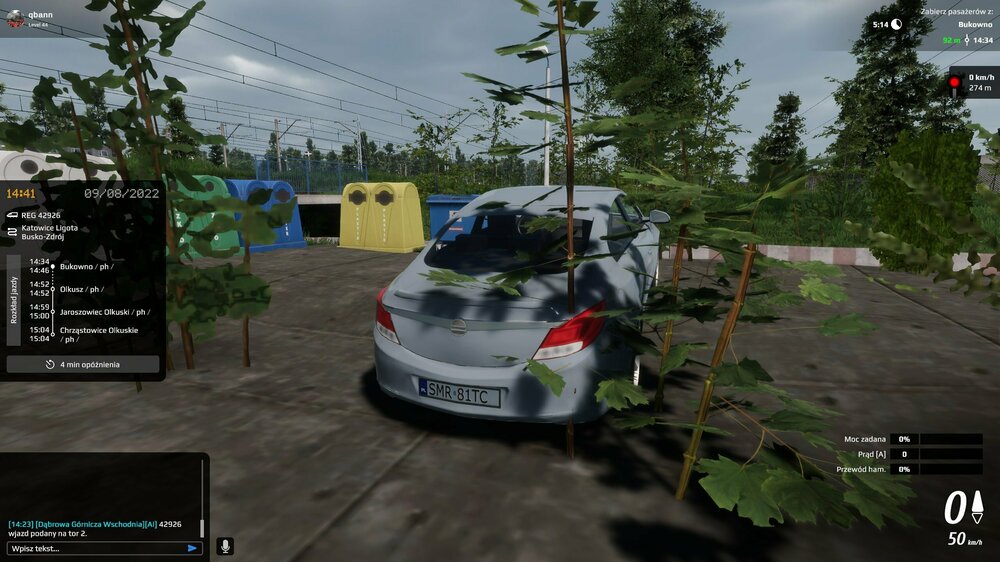The height and width of the screenshot is (562, 1000).
Task: Focus the 'Wpisz tekst...' chat input
Action: [x=95, y=548]
